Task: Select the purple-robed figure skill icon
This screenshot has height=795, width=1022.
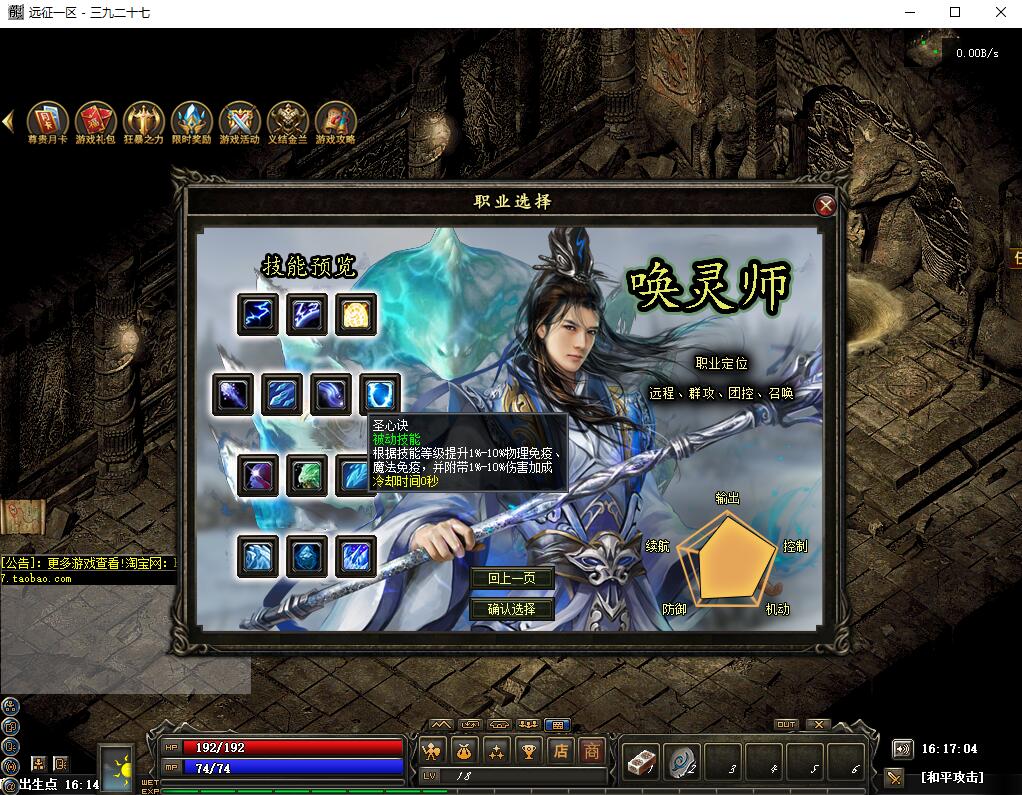Action: click(x=258, y=475)
